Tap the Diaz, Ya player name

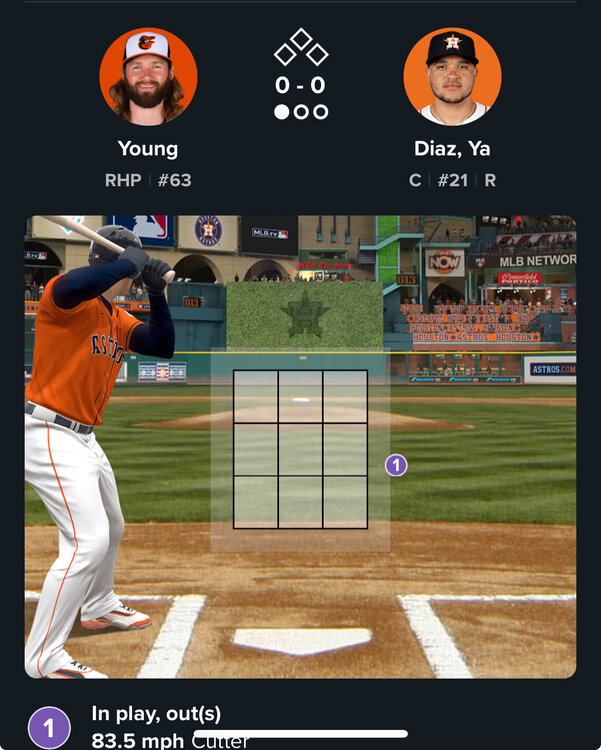pyautogui.click(x=452, y=149)
